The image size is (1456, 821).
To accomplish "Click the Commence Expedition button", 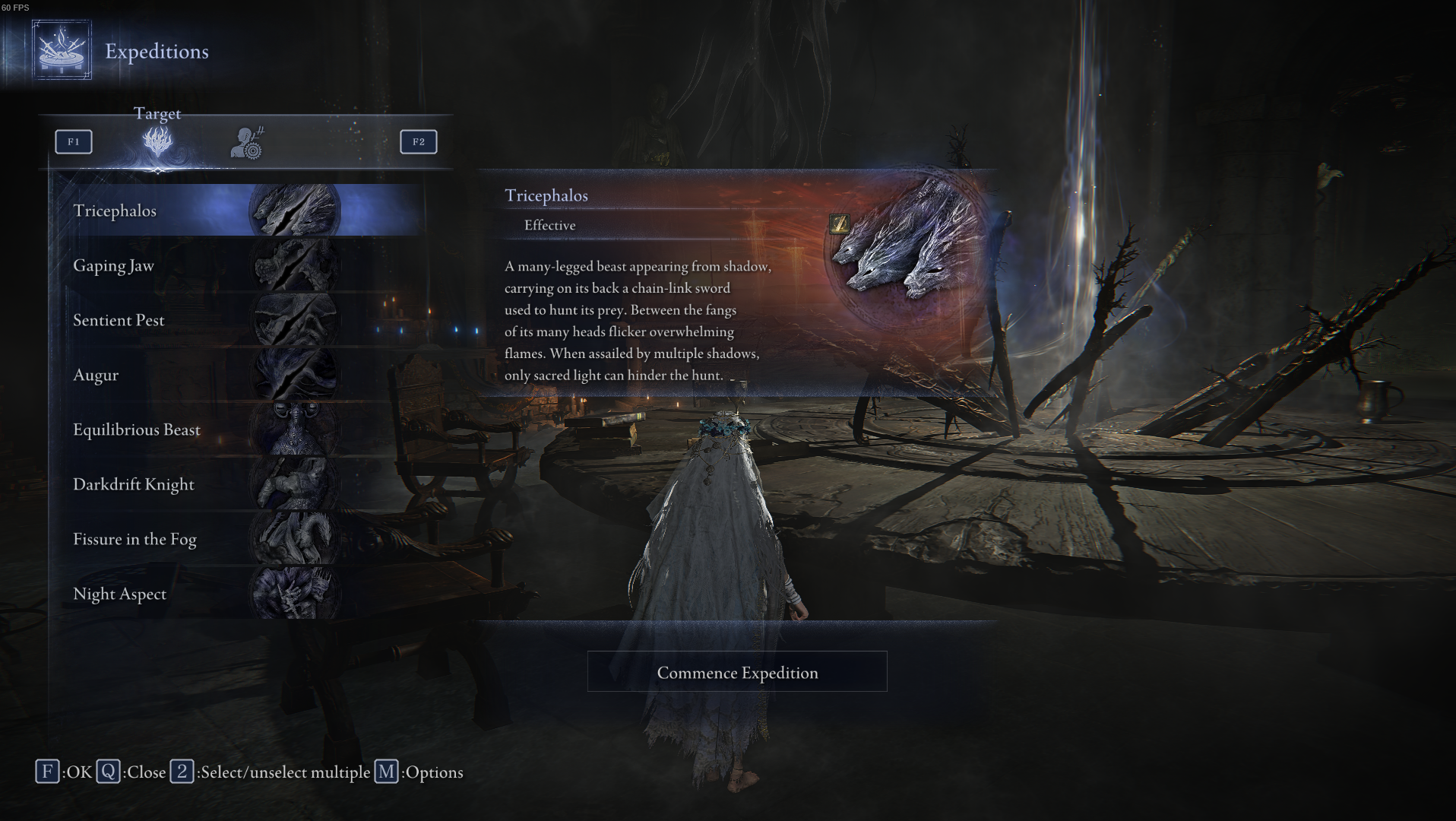I will click(736, 672).
